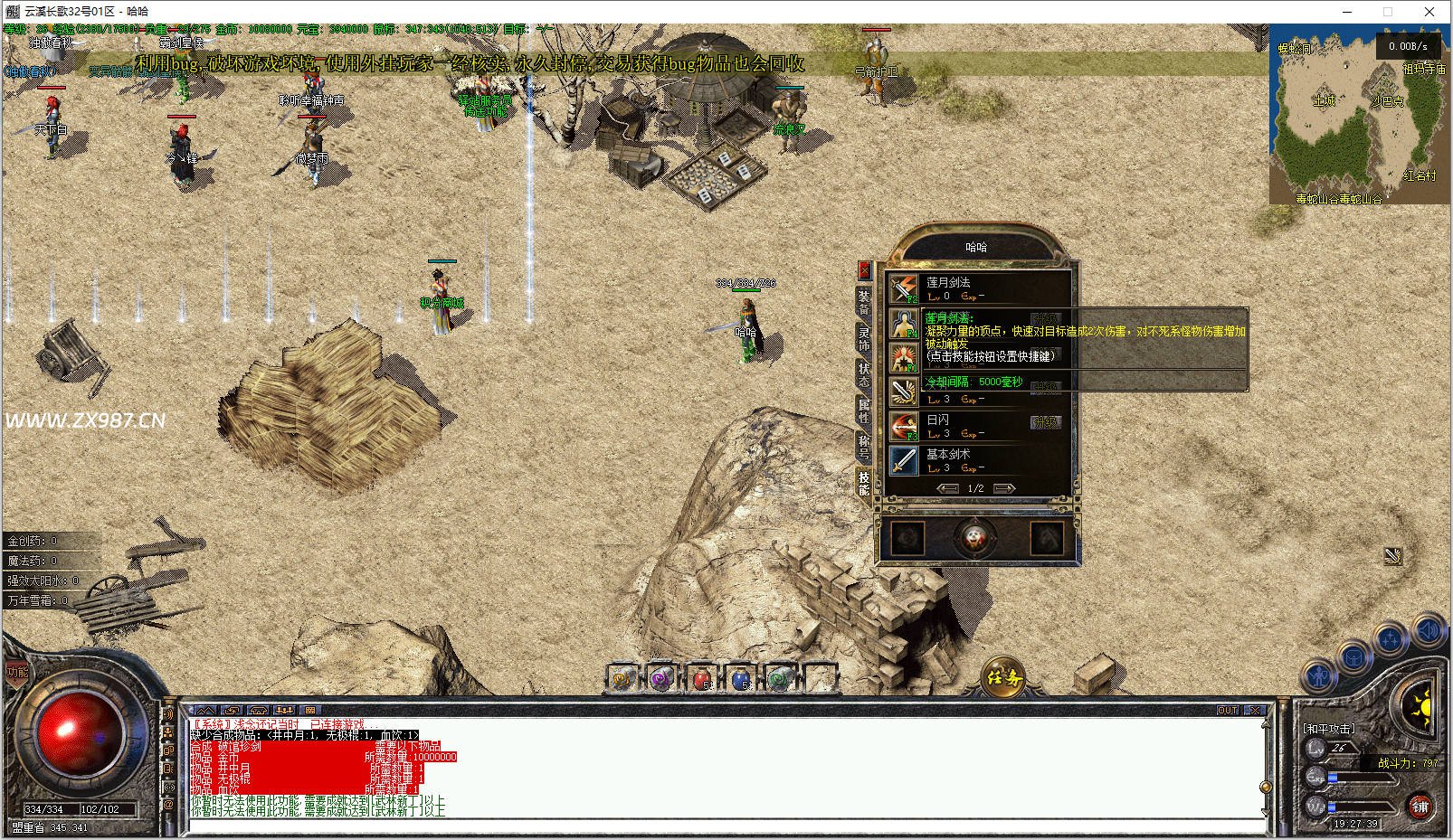Image resolution: width=1453 pixels, height=840 pixels.
Task: Click the OUT button above the chat
Action: coord(1228,711)
